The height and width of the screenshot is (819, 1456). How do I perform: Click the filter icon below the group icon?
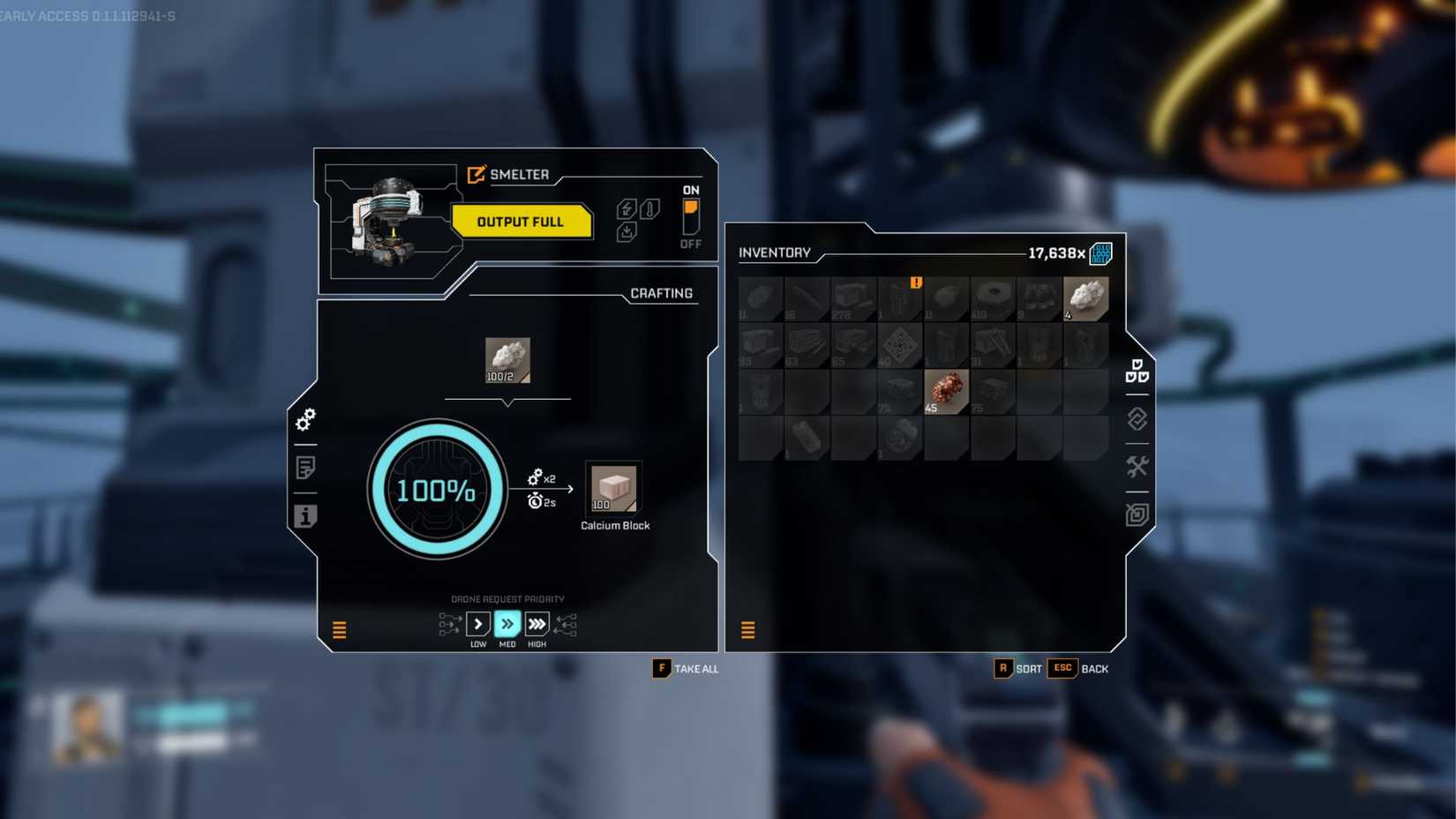point(1137,420)
